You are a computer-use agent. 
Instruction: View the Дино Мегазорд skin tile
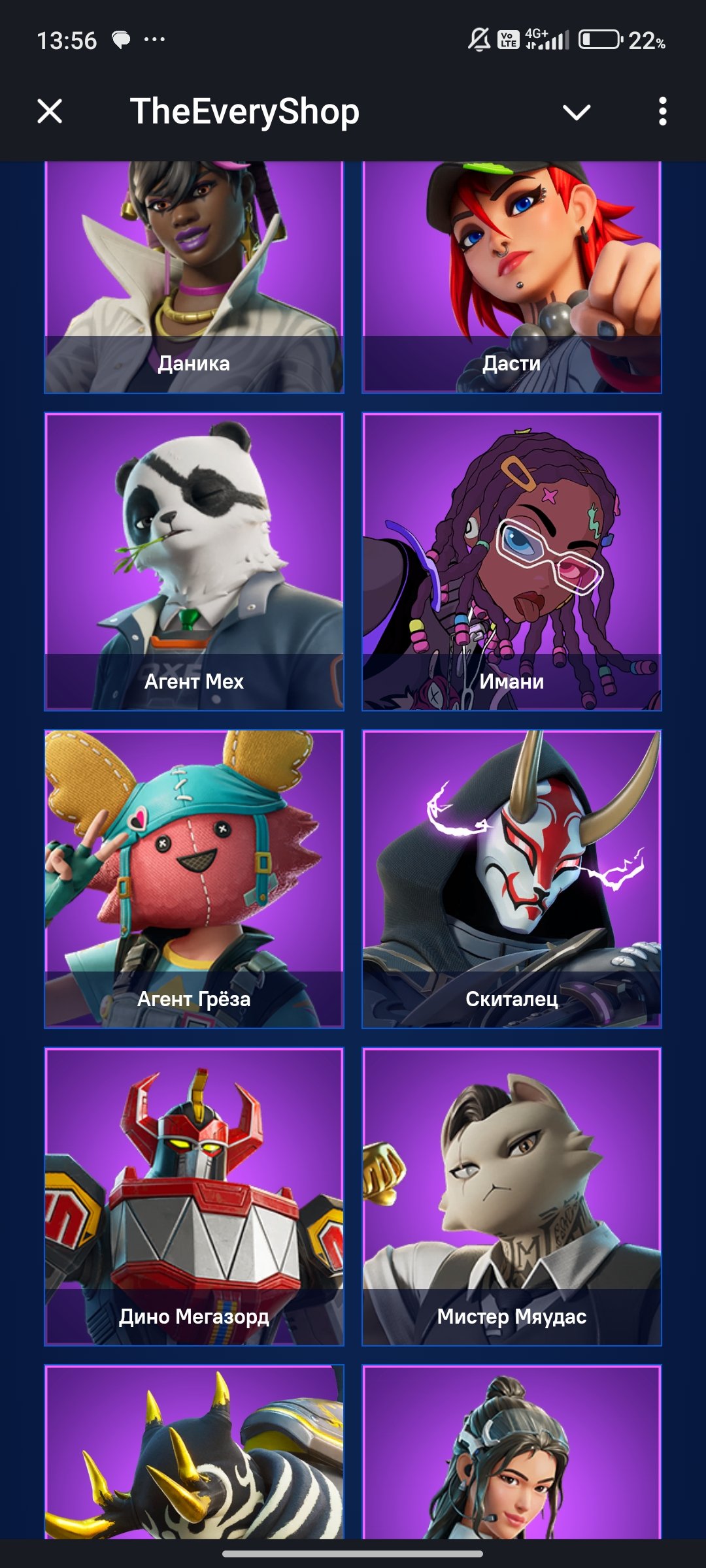[x=194, y=1196]
